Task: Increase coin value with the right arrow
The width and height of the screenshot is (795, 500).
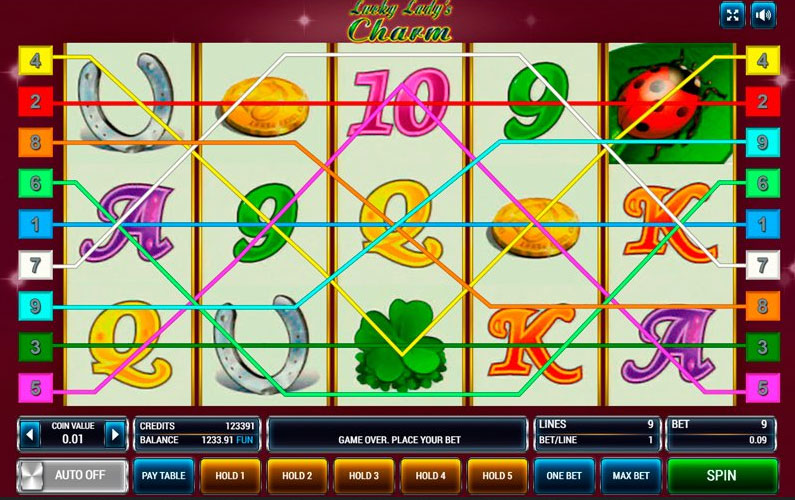Action: tap(116, 435)
